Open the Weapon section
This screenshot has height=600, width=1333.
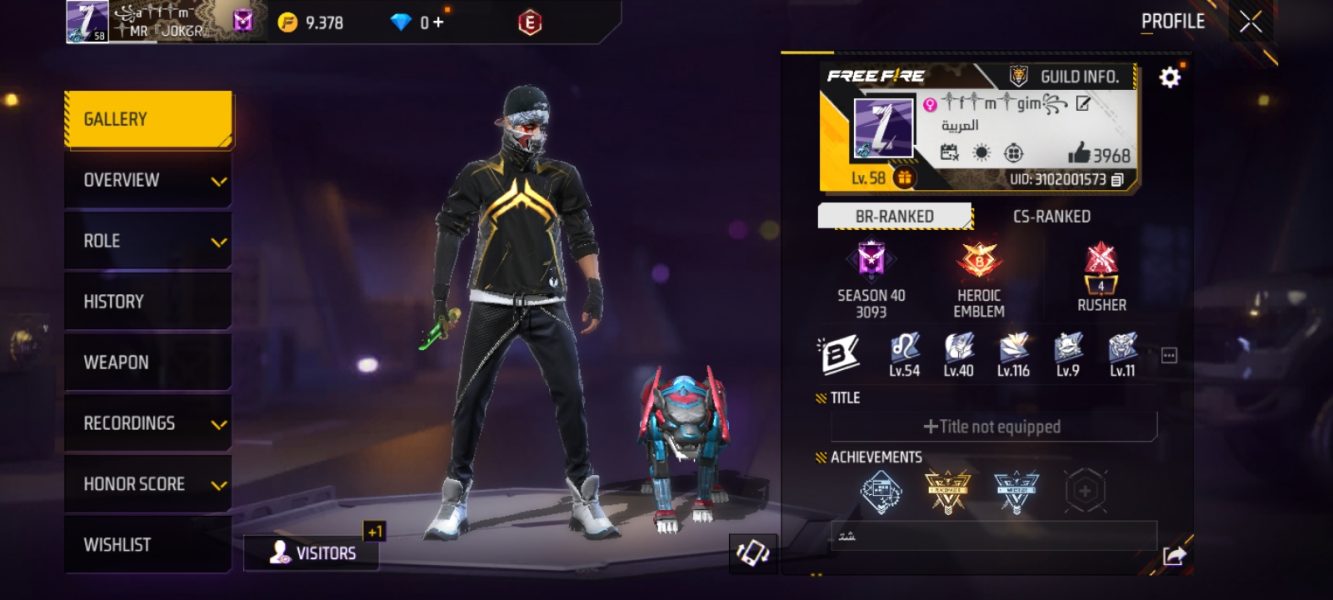[148, 362]
